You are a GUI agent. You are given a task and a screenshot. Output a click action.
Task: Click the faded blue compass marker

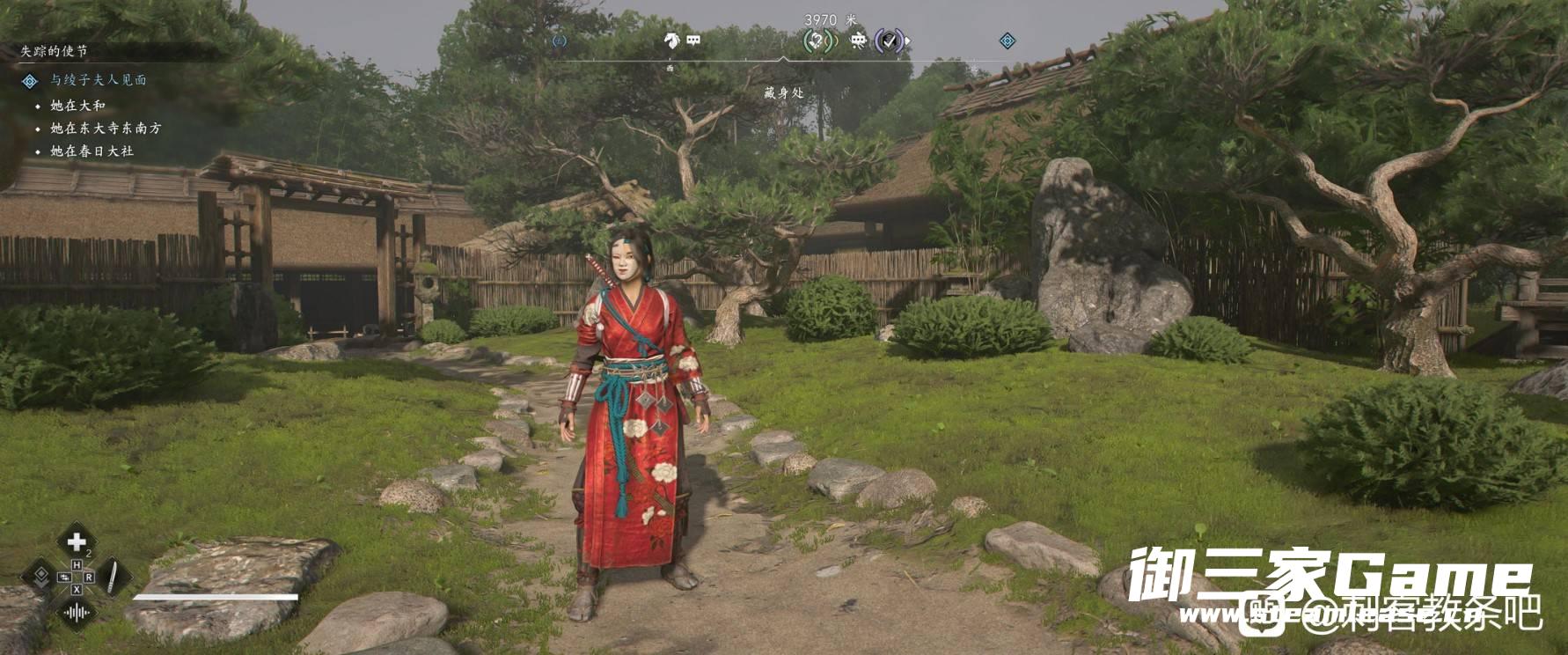click(559, 40)
